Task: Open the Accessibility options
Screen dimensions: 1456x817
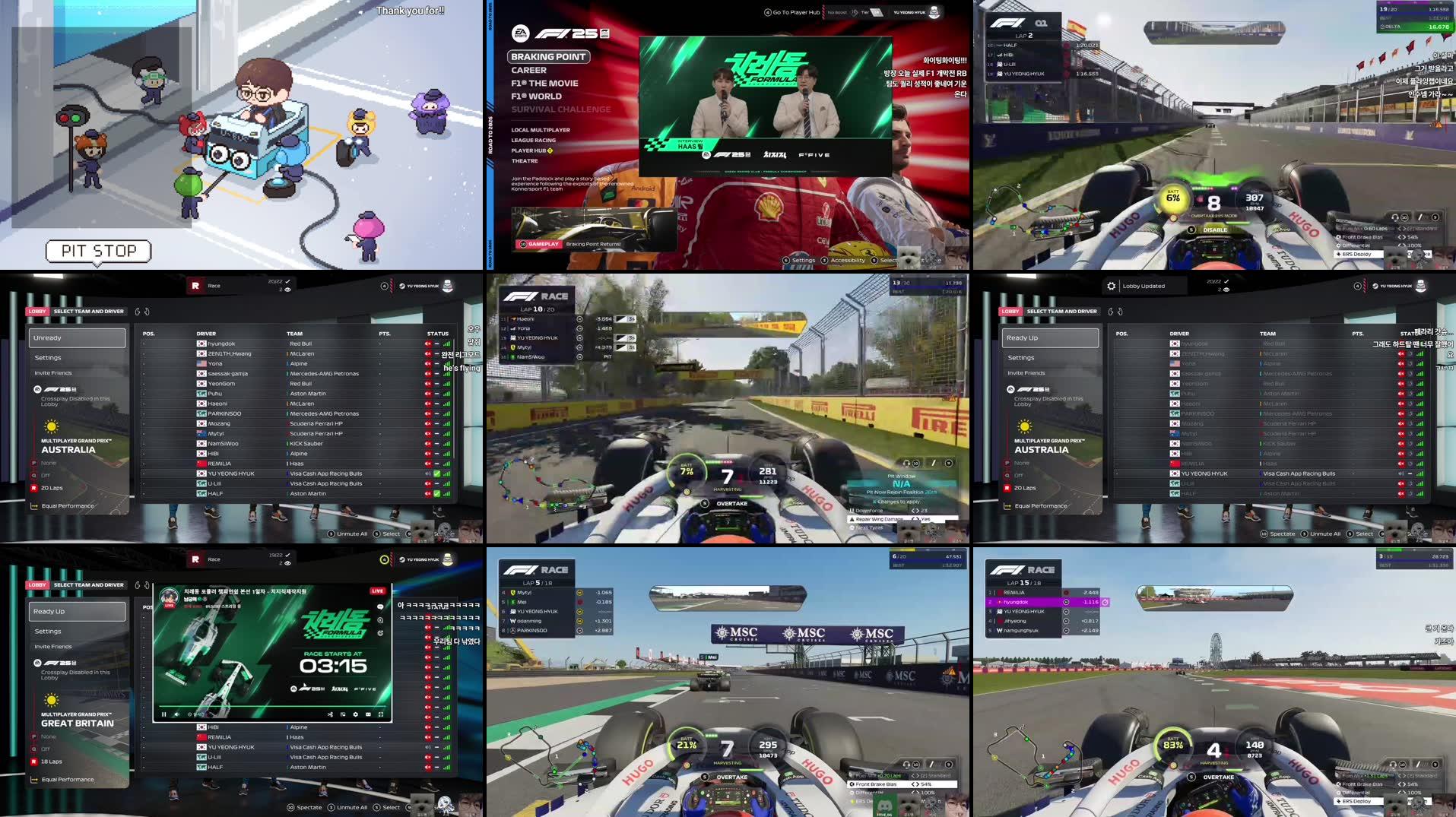Action: (x=847, y=260)
